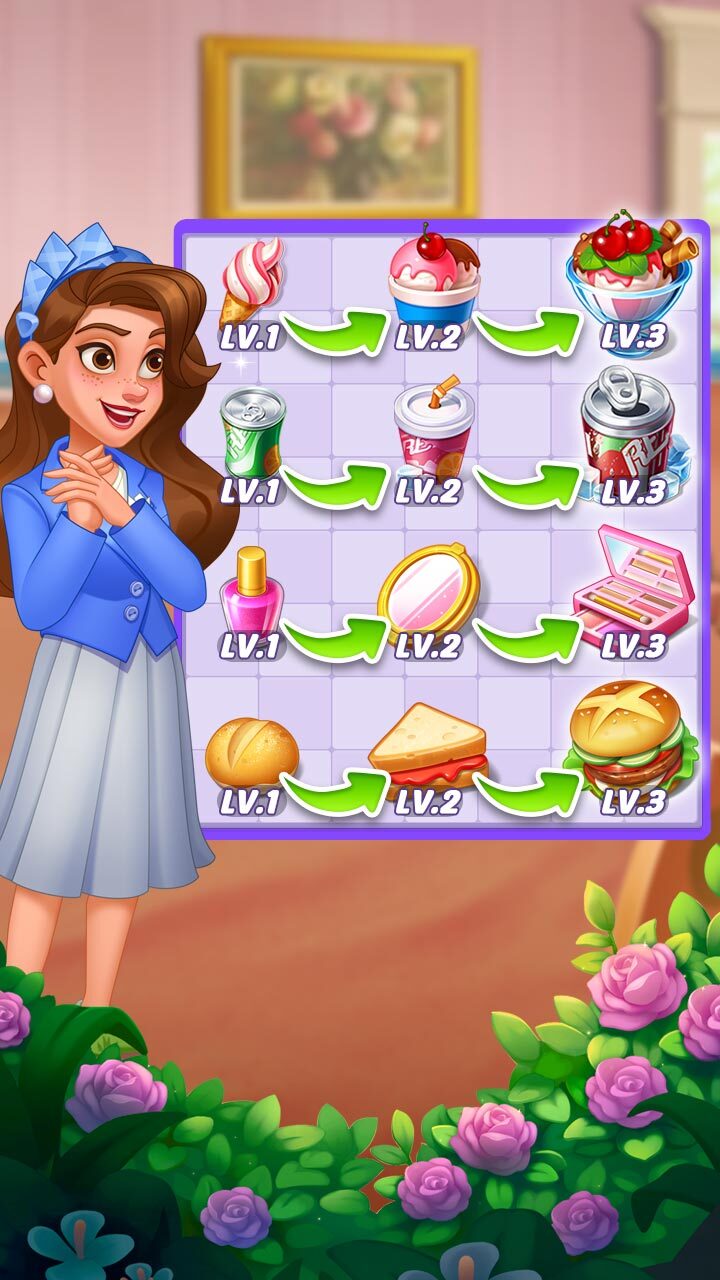Select the LV.1 green soda can

click(252, 432)
